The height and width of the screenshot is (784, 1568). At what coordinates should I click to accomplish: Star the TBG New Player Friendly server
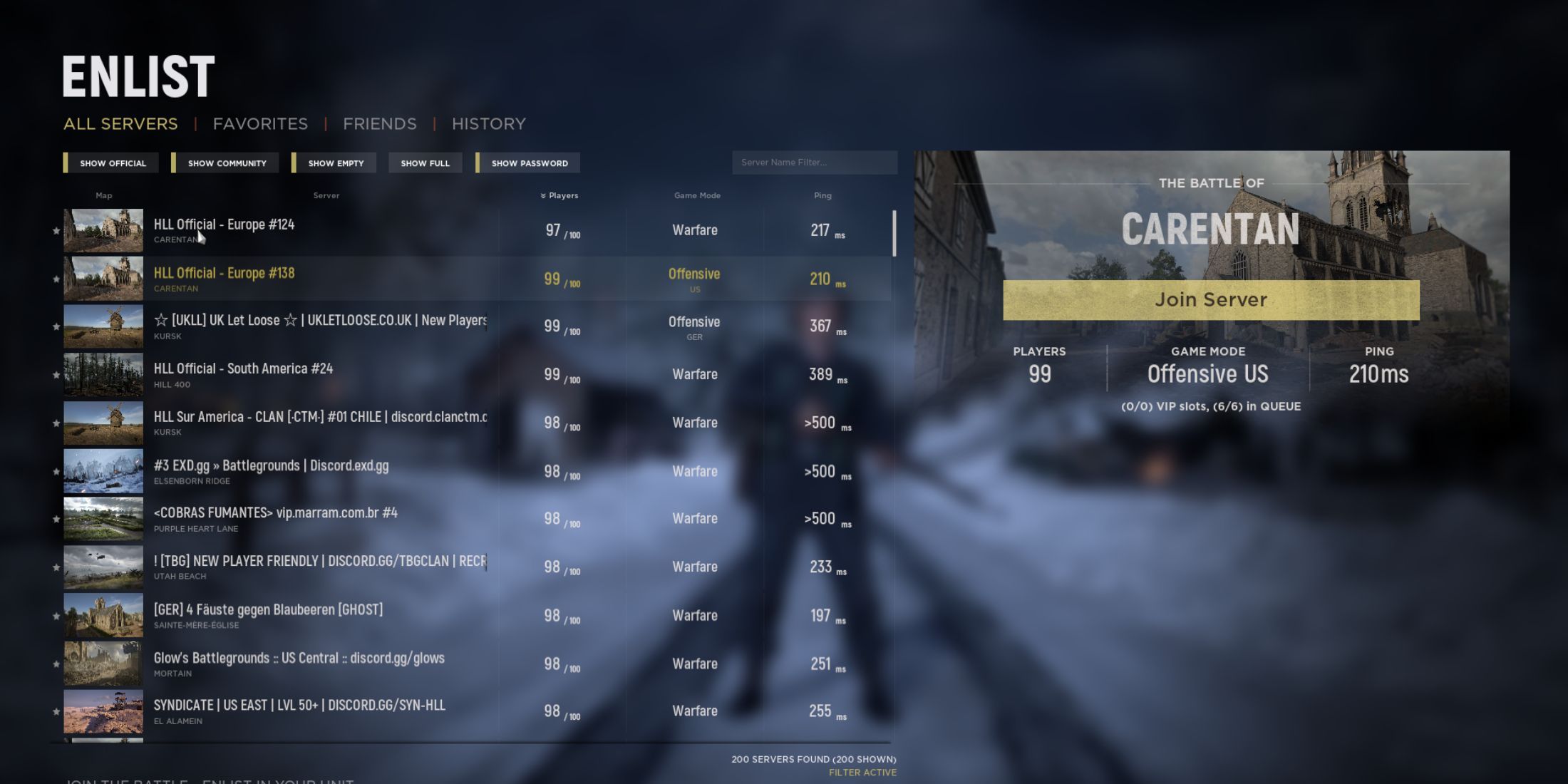(56, 567)
